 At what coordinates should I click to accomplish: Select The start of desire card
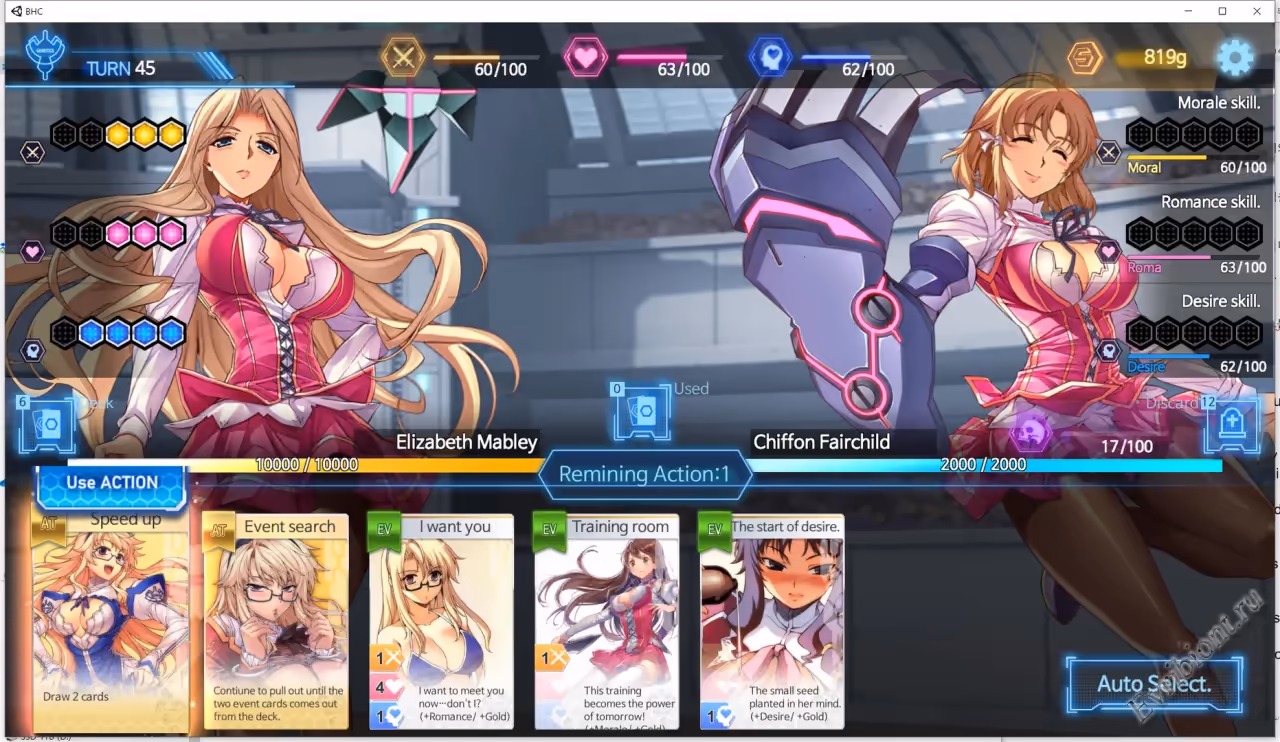pos(772,622)
